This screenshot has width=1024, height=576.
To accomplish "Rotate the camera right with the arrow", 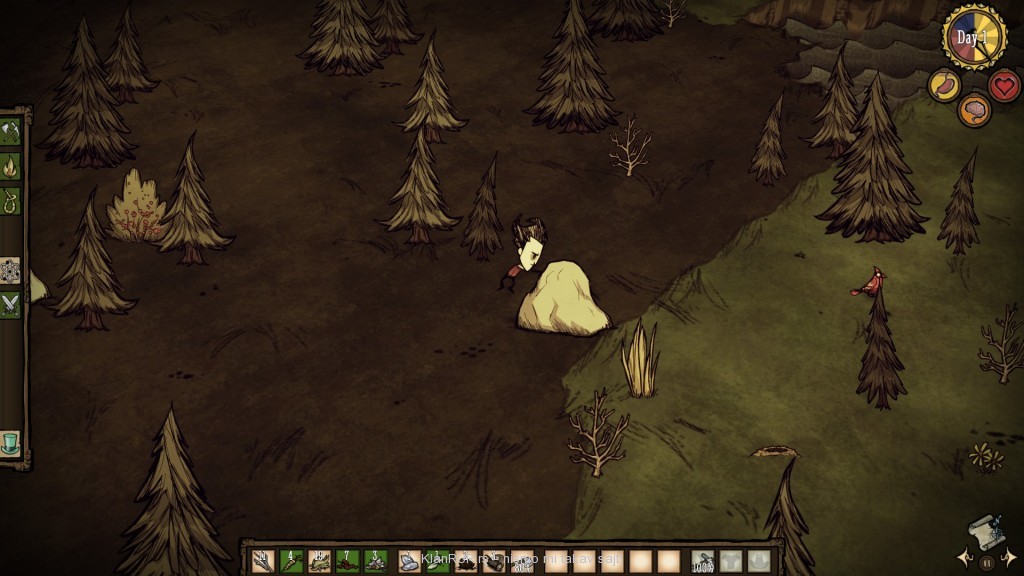I will pos(1011,556).
